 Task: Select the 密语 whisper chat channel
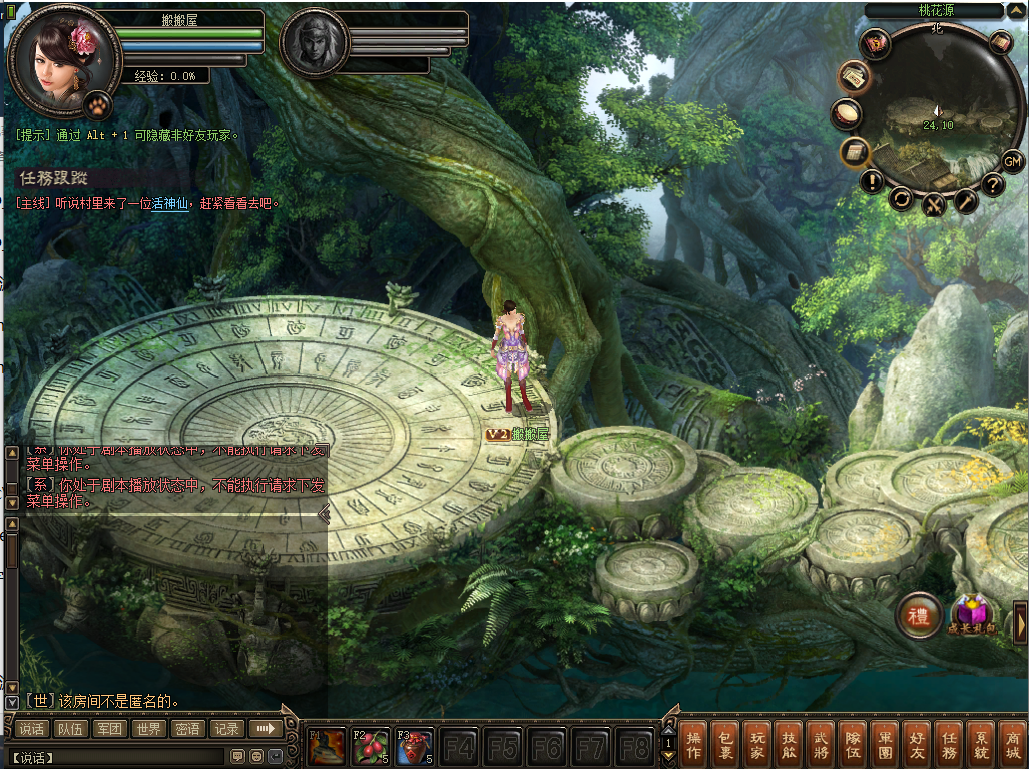(187, 729)
